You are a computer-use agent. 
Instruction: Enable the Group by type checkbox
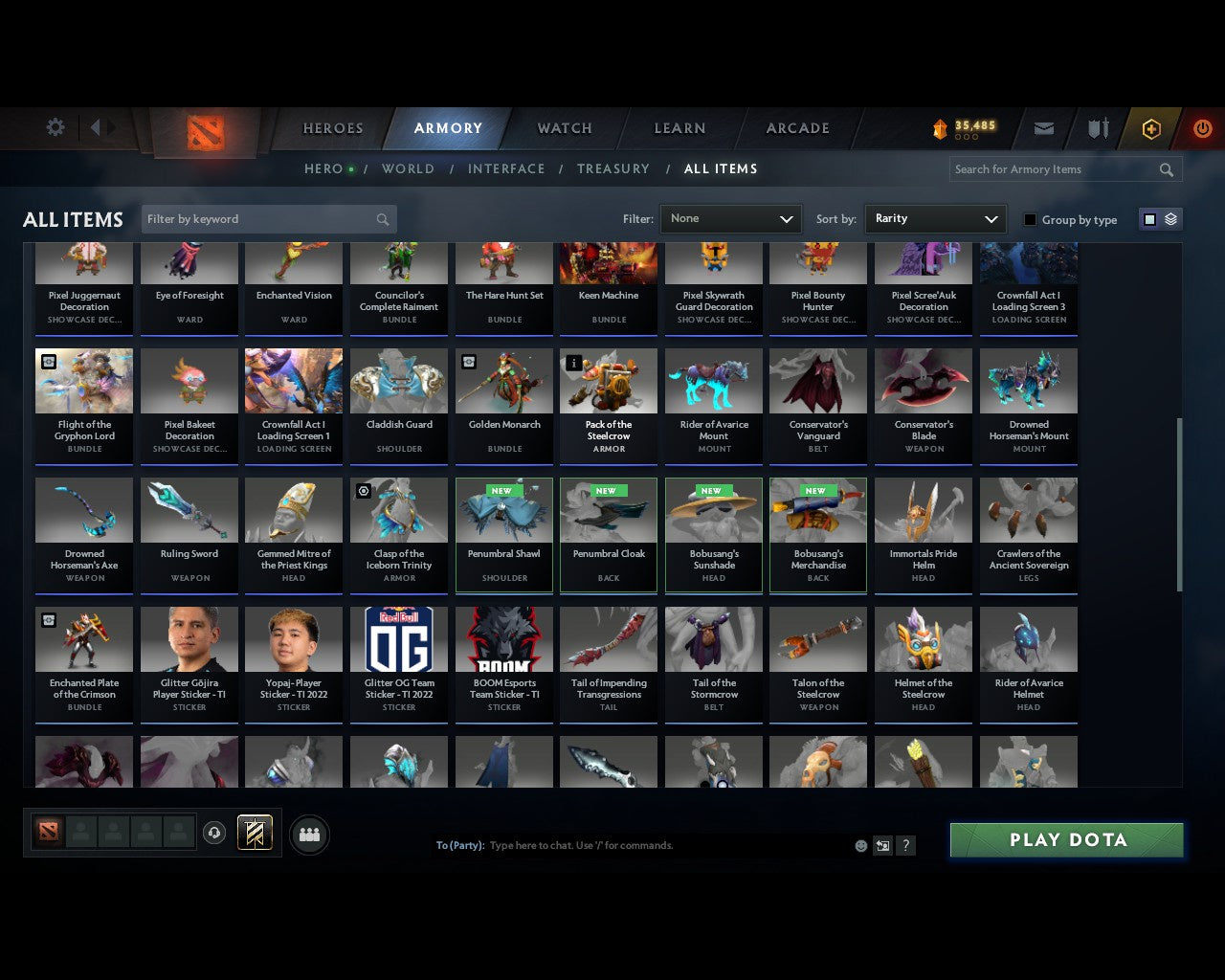pos(1030,219)
